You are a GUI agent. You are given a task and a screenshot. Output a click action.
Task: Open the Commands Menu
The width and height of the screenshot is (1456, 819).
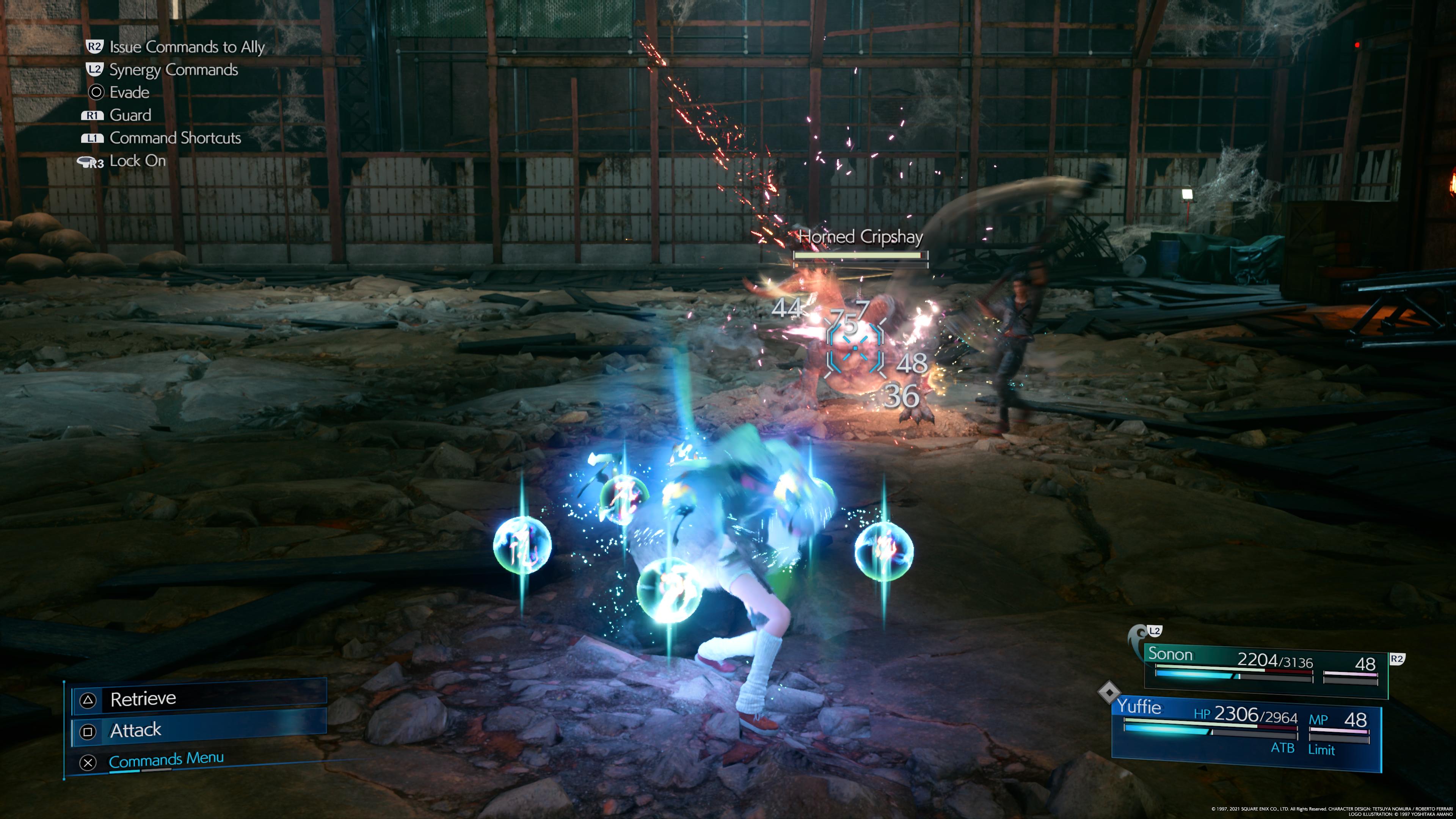click(x=166, y=760)
